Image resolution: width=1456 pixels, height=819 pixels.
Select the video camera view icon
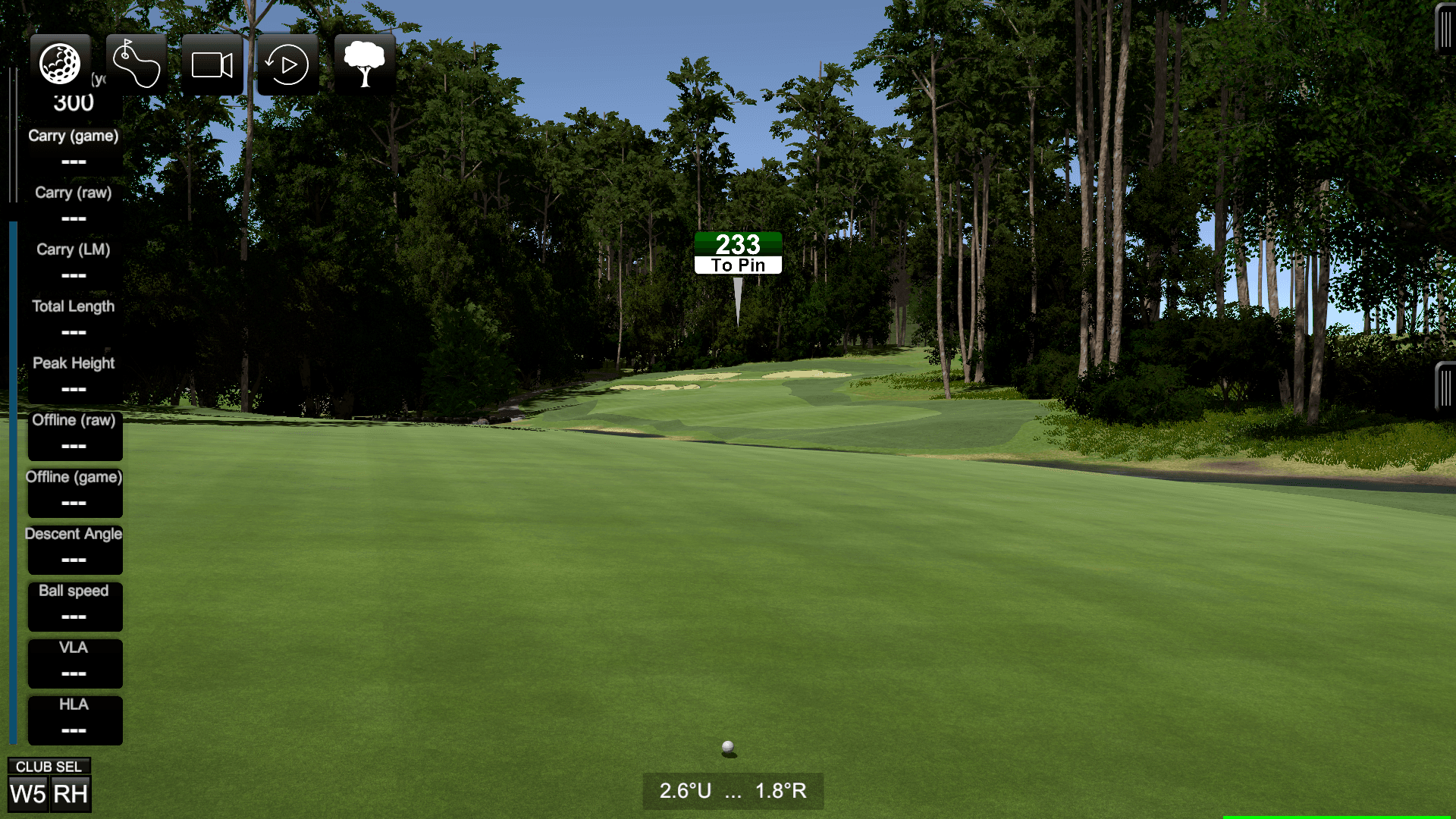[212, 64]
